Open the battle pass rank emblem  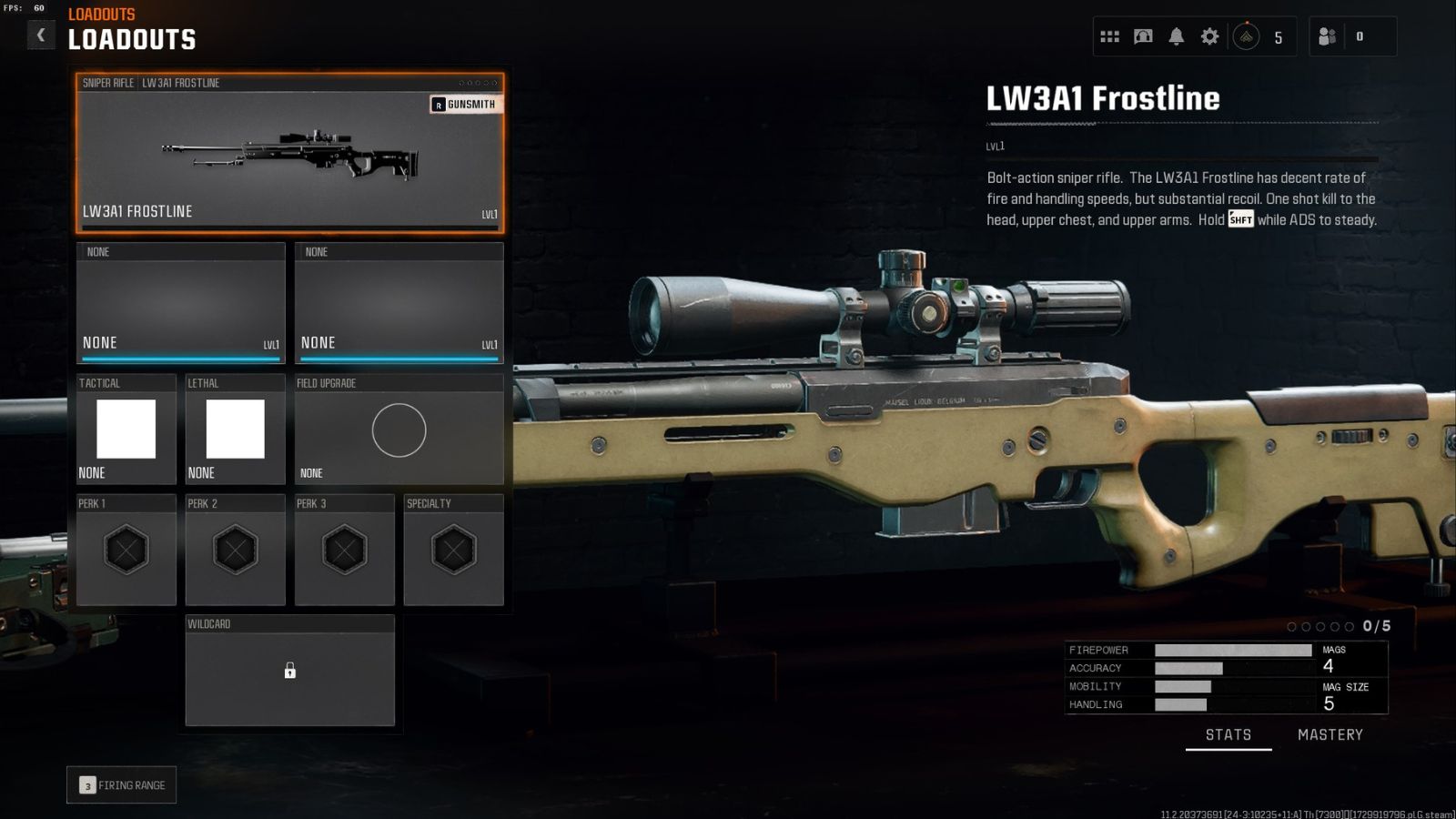[1246, 35]
